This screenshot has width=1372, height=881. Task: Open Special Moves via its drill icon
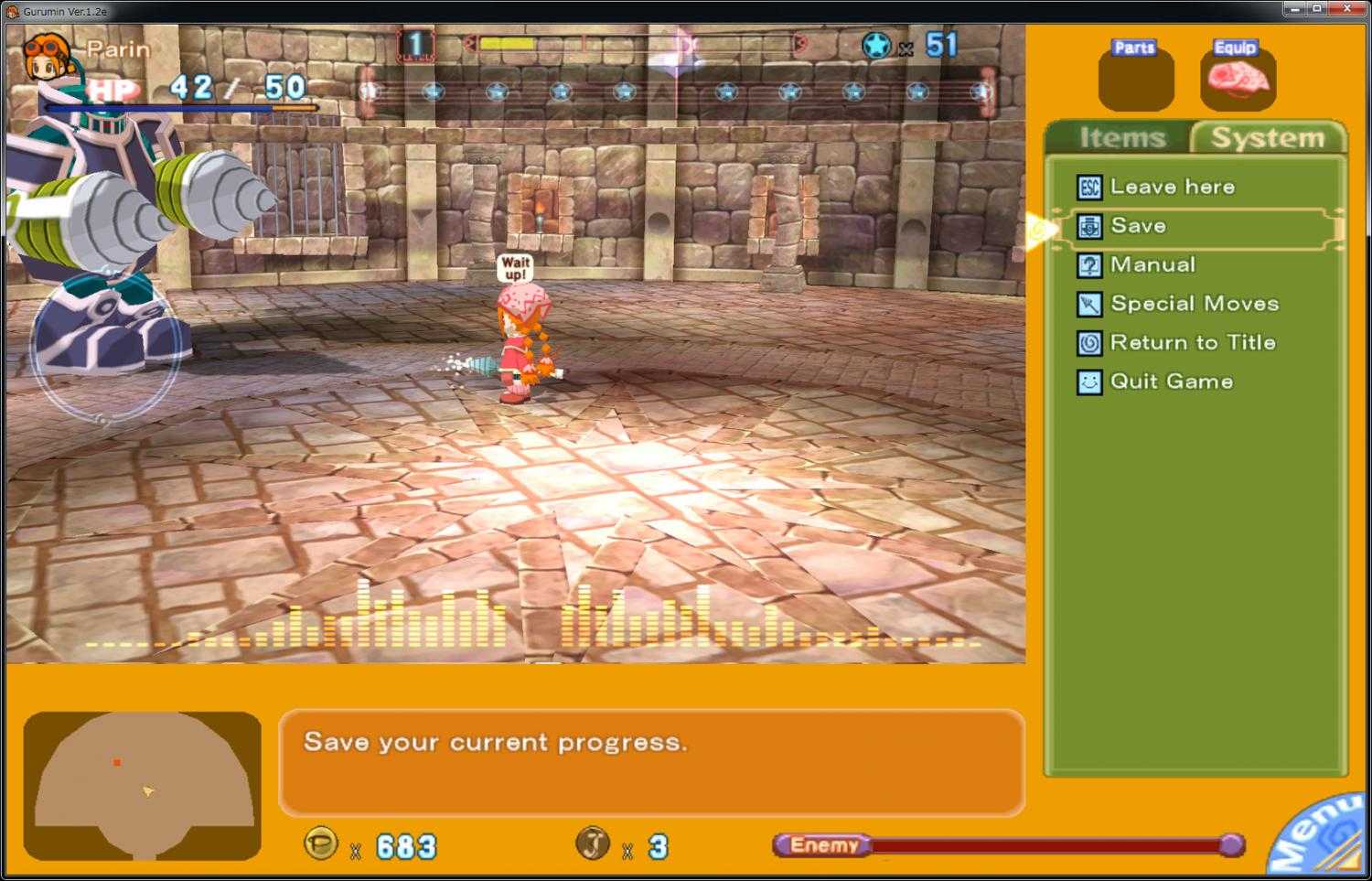click(1088, 303)
